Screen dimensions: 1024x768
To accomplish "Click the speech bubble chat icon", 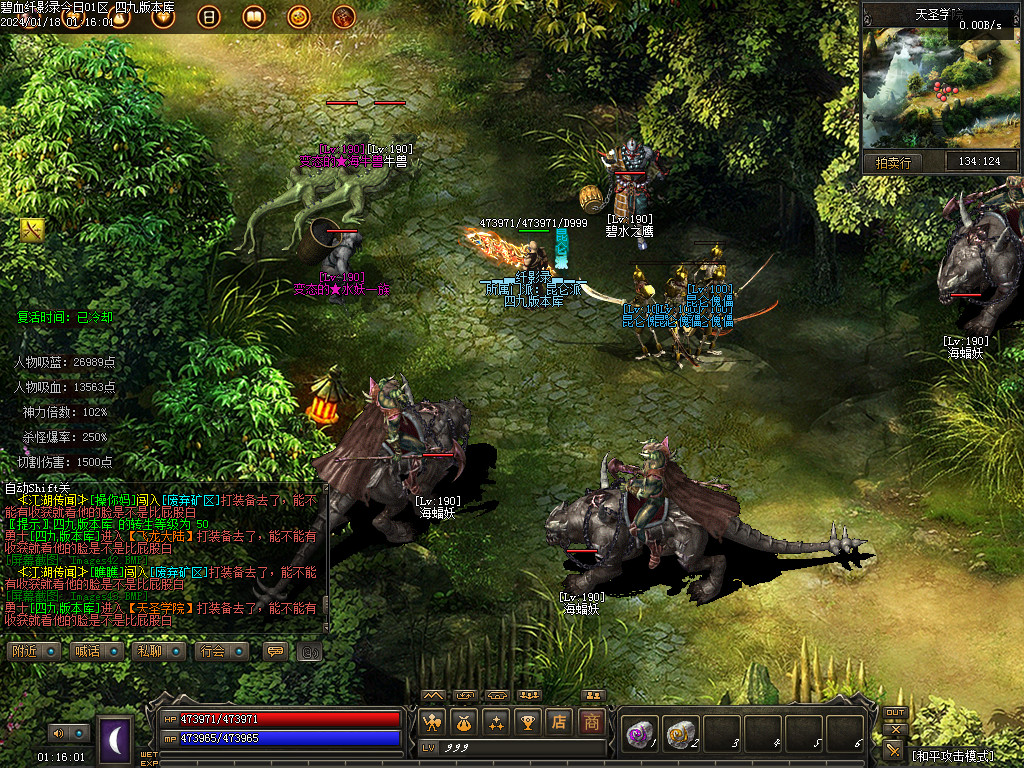I will pyautogui.click(x=273, y=651).
